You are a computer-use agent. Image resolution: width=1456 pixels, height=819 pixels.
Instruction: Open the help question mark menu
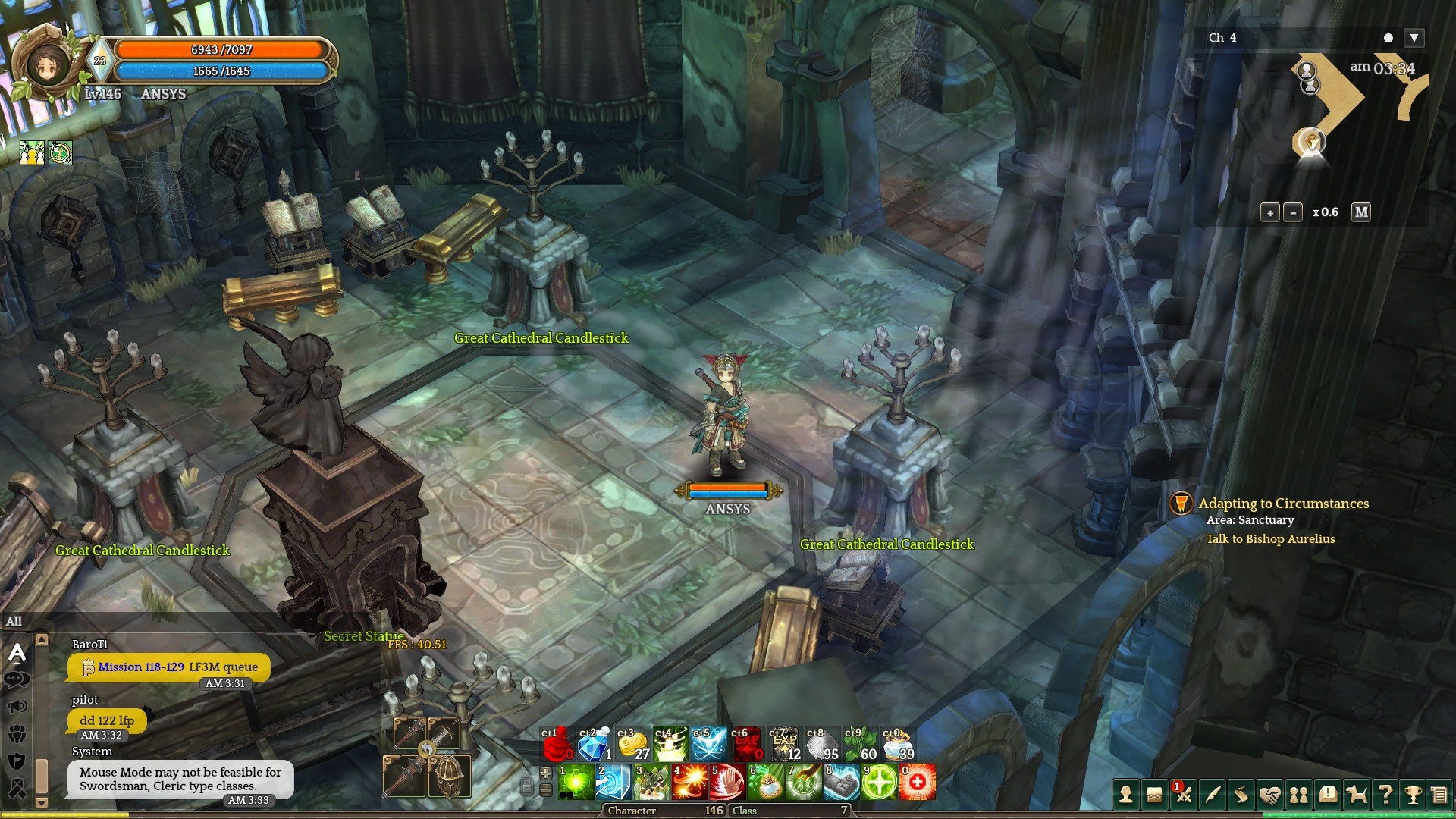point(1385,794)
